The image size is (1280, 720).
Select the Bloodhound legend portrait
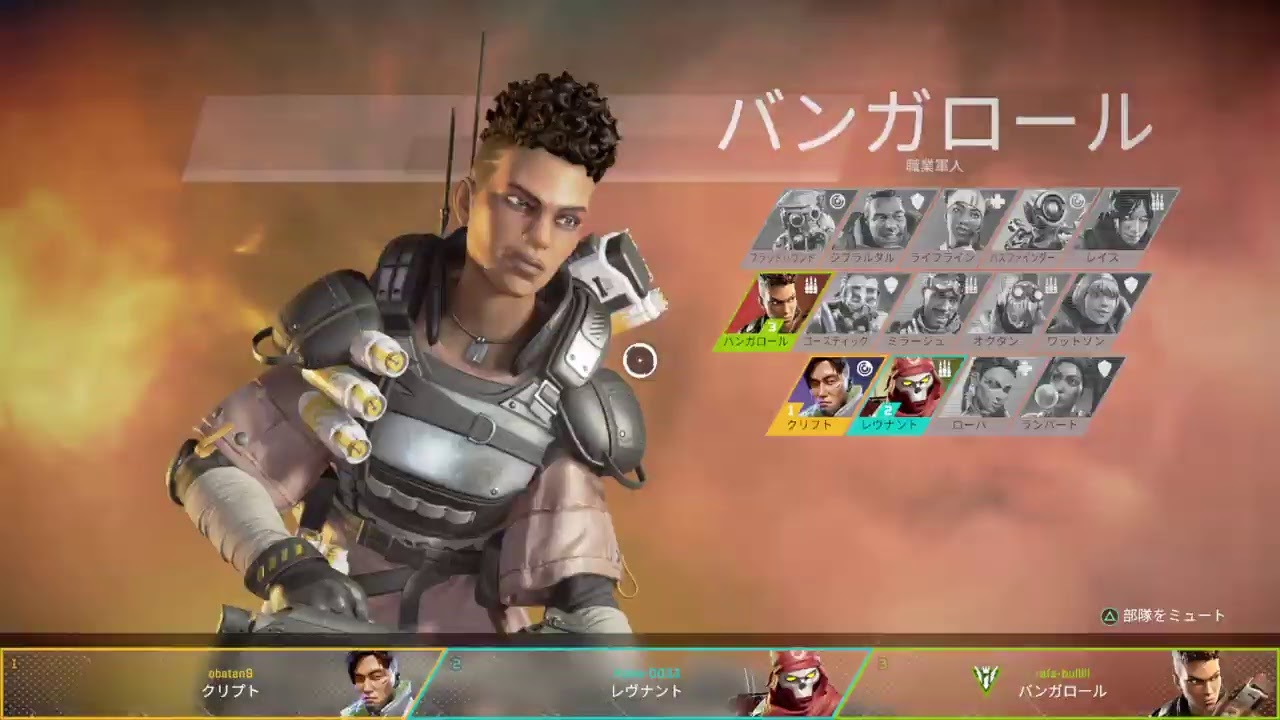point(800,221)
